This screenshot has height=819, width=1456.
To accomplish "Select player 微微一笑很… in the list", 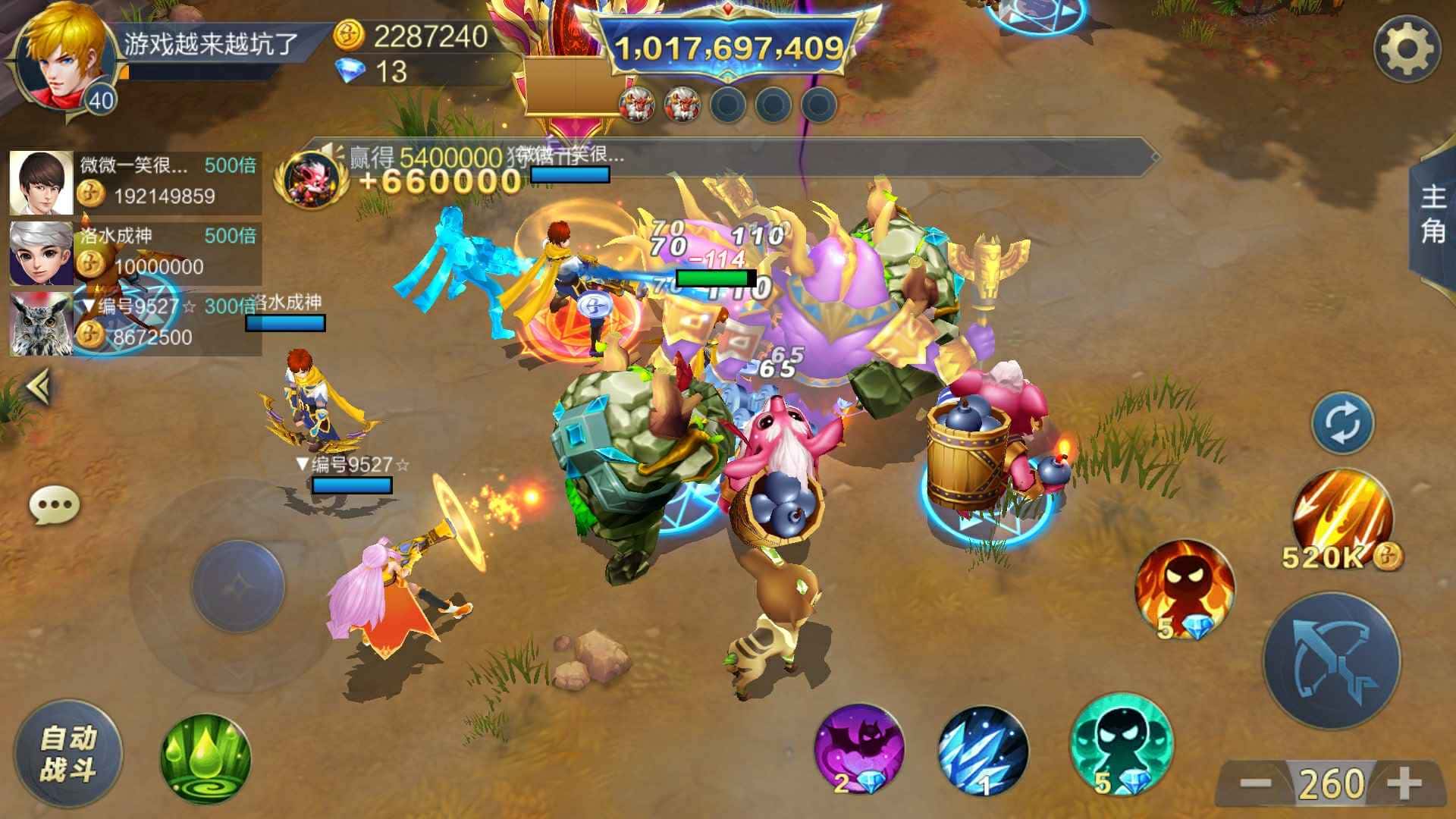I will click(135, 182).
